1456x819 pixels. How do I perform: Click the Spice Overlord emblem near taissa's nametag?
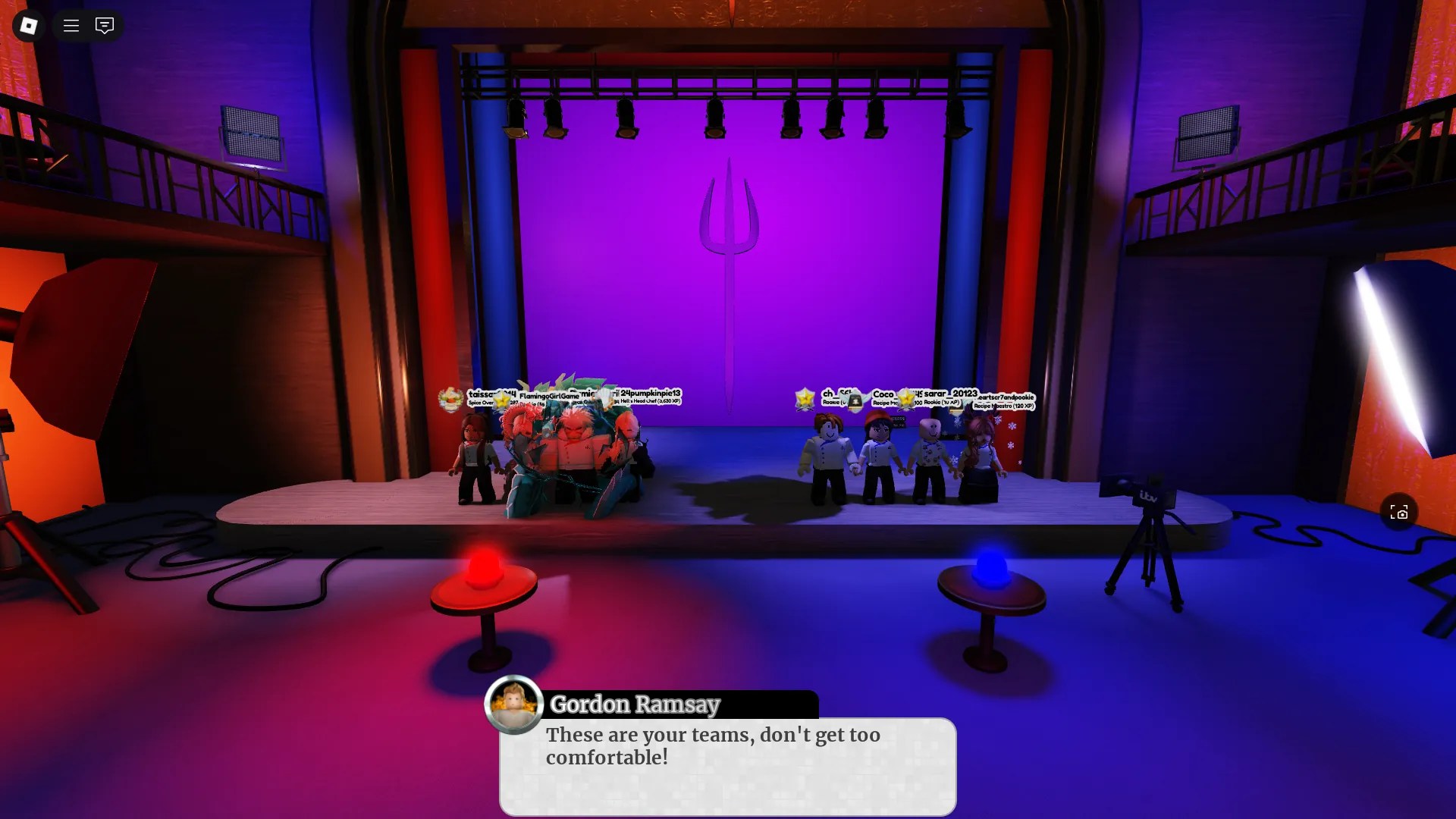coord(450,398)
